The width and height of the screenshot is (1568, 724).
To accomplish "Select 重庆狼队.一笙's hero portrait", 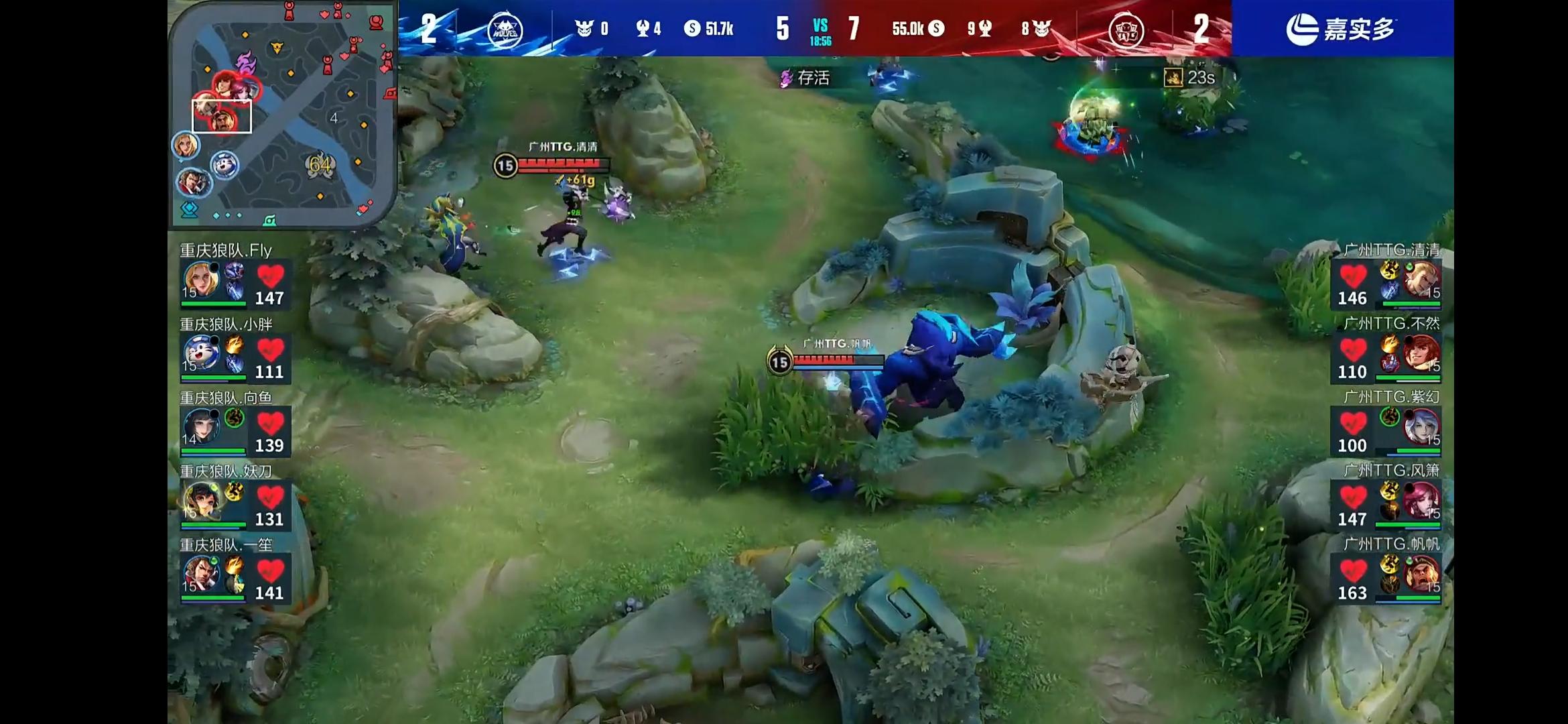I will 200,574.
